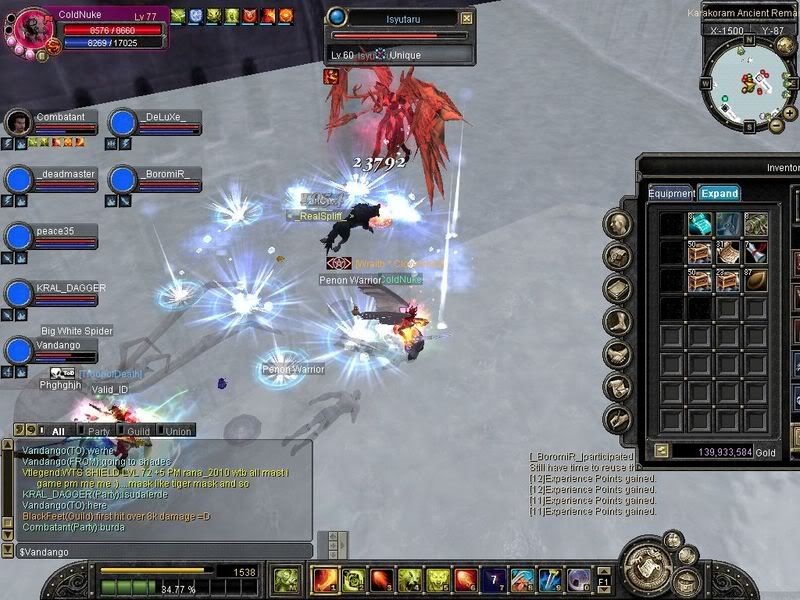Select the brown seed item stacked 87
The width and height of the screenshot is (800, 600).
pos(755,281)
